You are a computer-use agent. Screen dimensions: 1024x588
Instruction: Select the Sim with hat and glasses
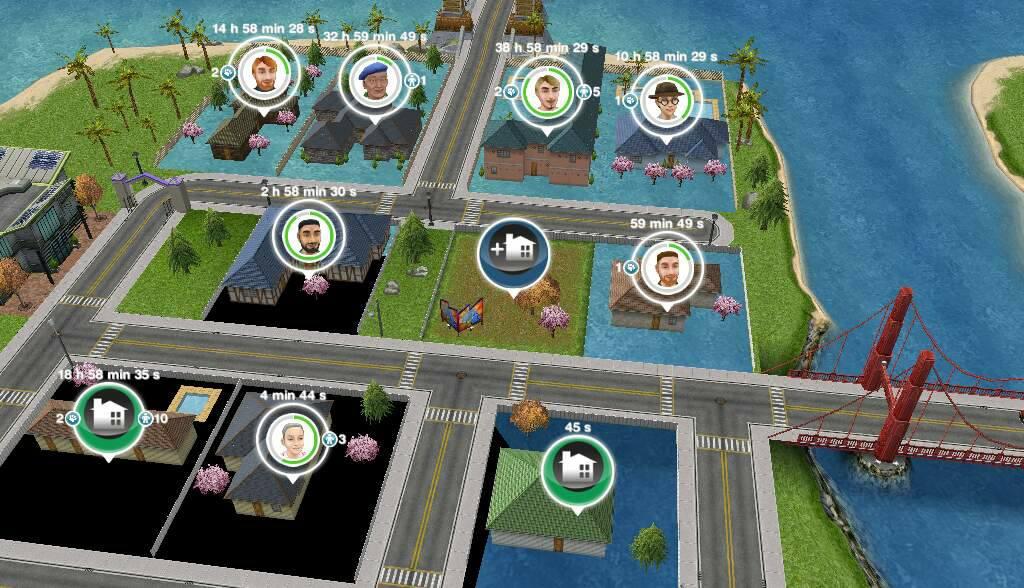(664, 98)
